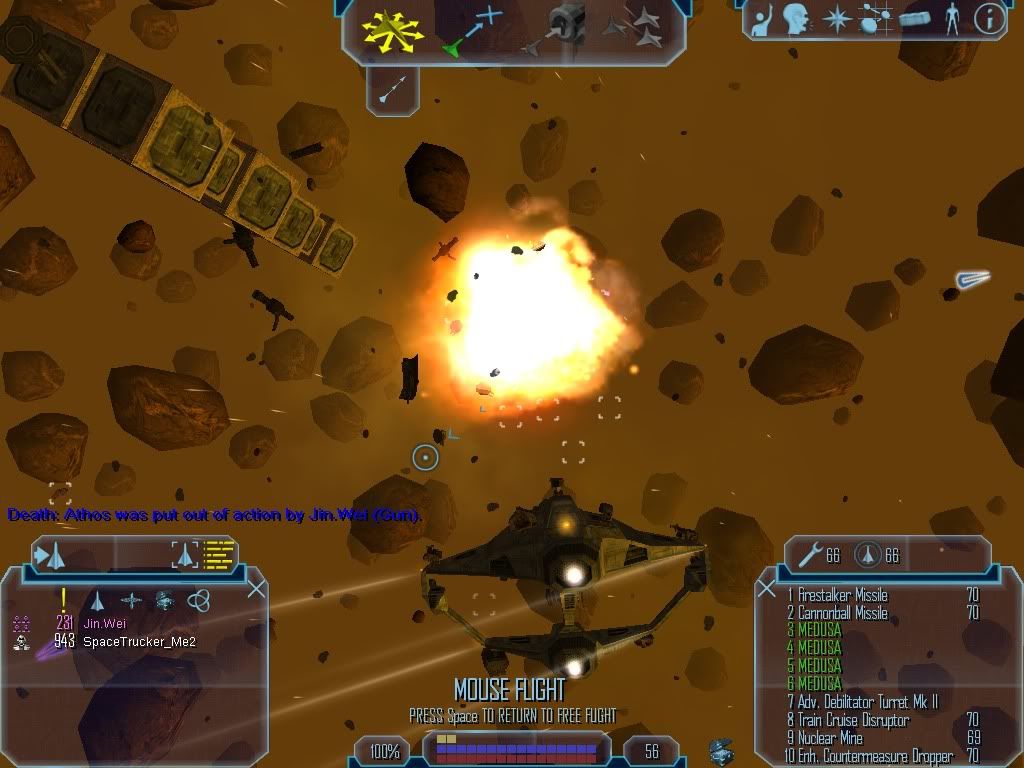Open the Nav Map star icon
Image resolution: width=1024 pixels, height=768 pixels.
[835, 20]
